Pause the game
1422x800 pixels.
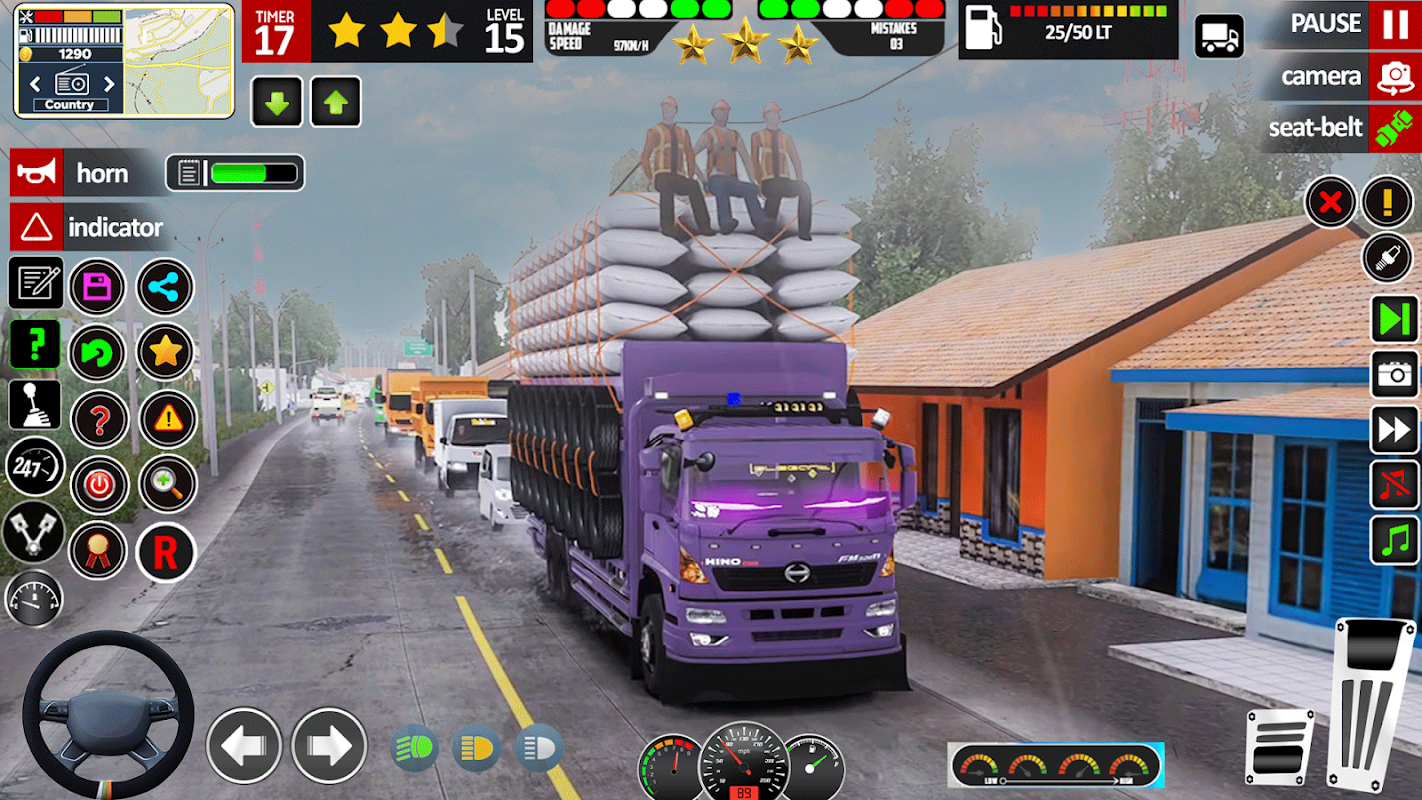pos(1394,24)
